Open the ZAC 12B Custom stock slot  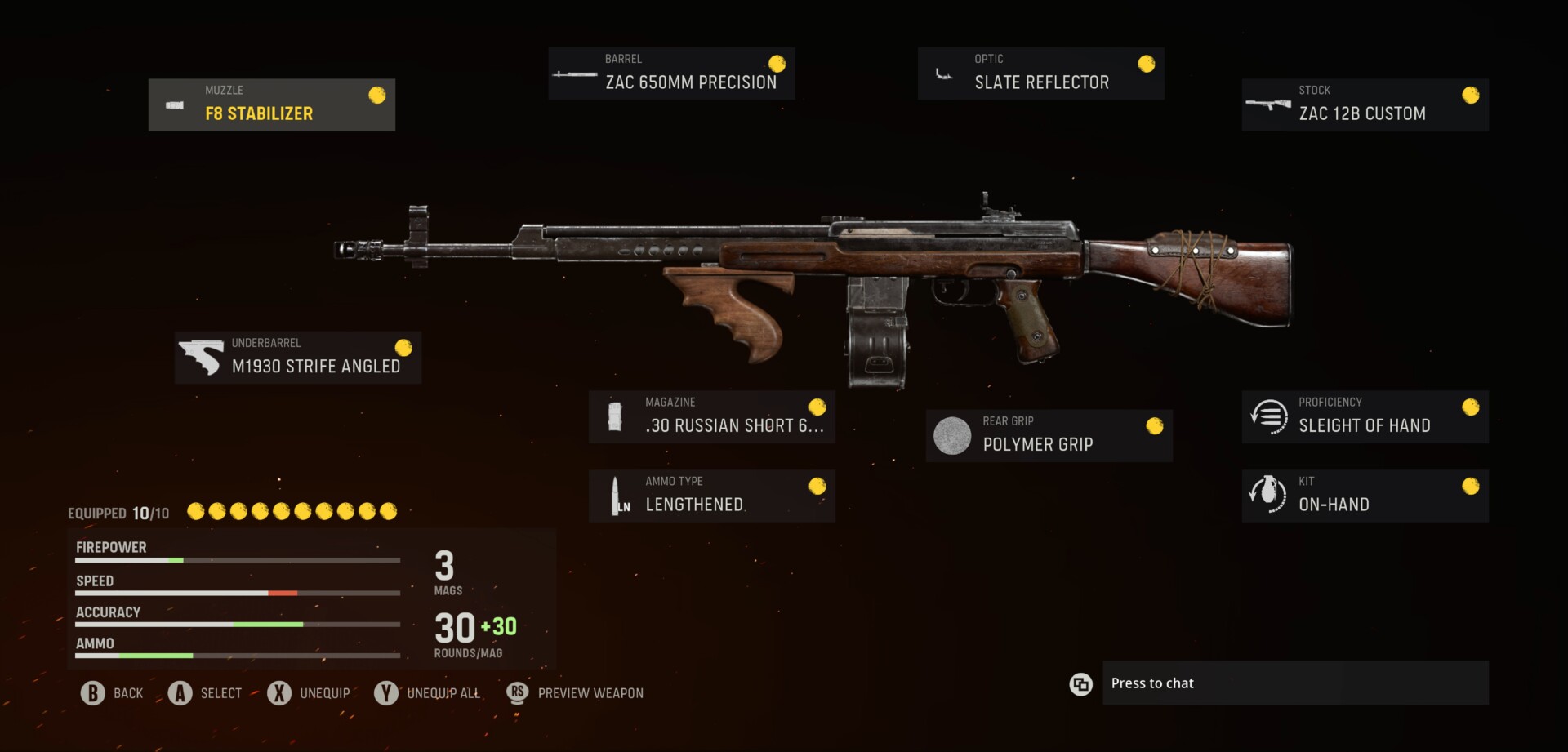(x=1365, y=105)
